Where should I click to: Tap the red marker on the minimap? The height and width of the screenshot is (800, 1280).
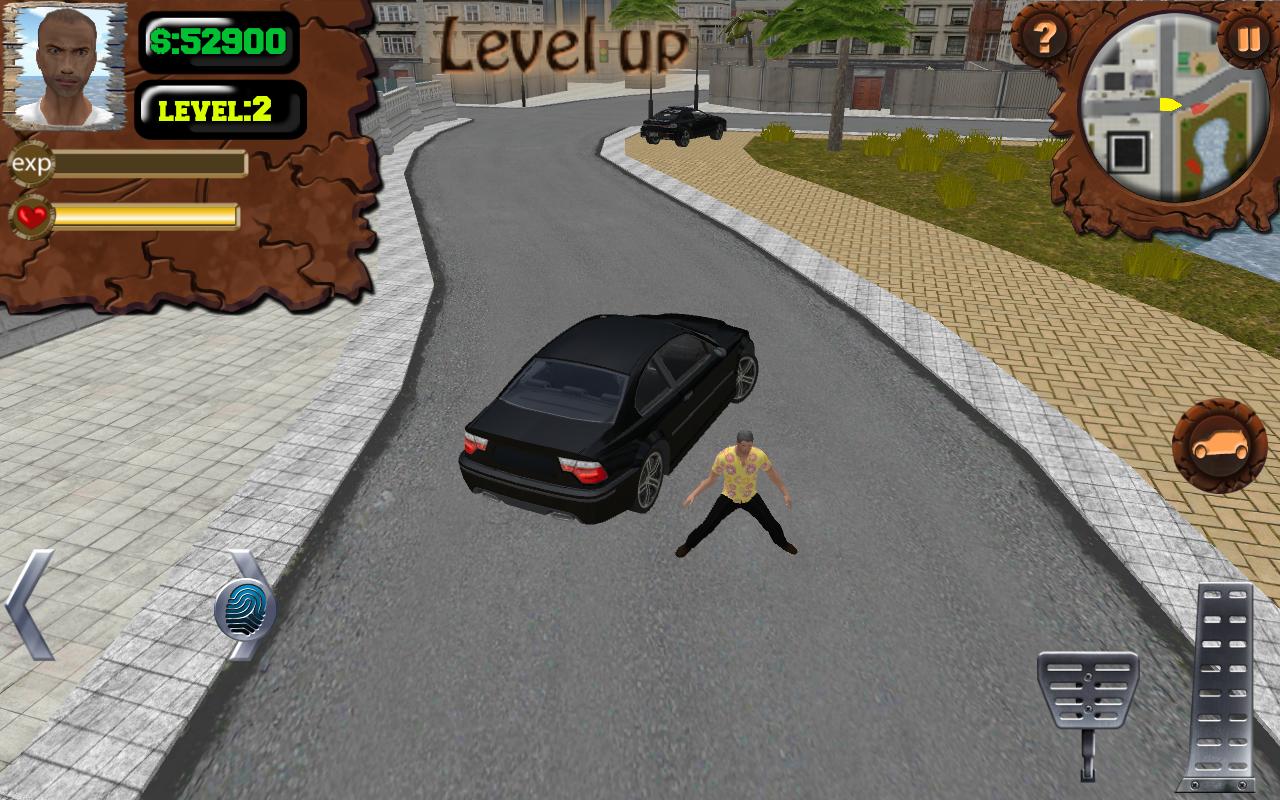(1197, 107)
